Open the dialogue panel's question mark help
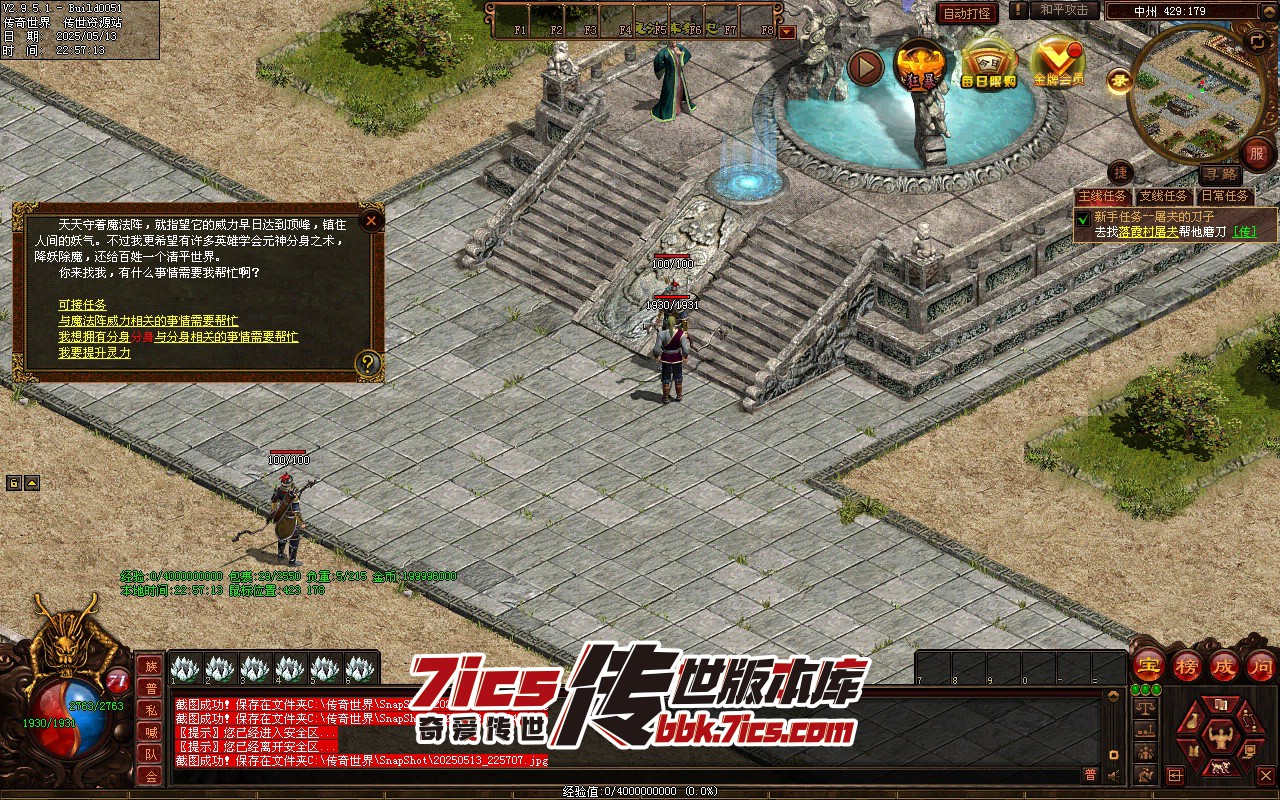Viewport: 1280px width, 800px height. pyautogui.click(x=369, y=362)
